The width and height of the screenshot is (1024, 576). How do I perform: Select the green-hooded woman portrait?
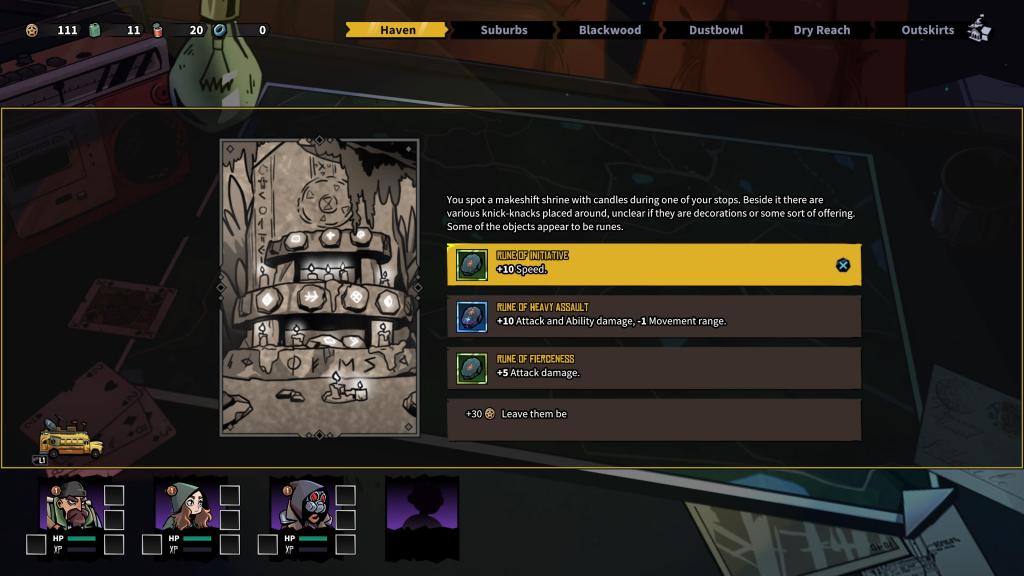185,505
